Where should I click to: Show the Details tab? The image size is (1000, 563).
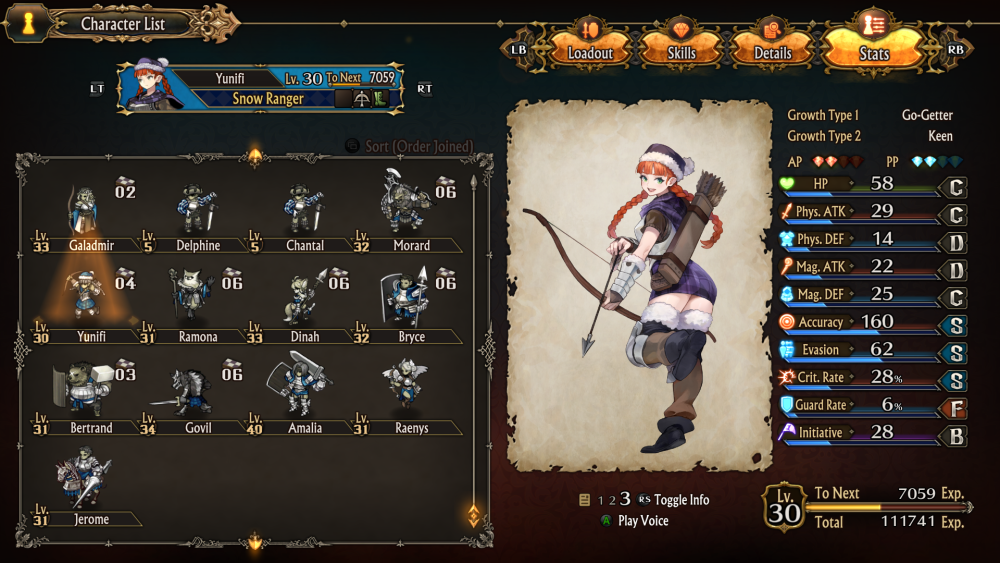coord(772,49)
